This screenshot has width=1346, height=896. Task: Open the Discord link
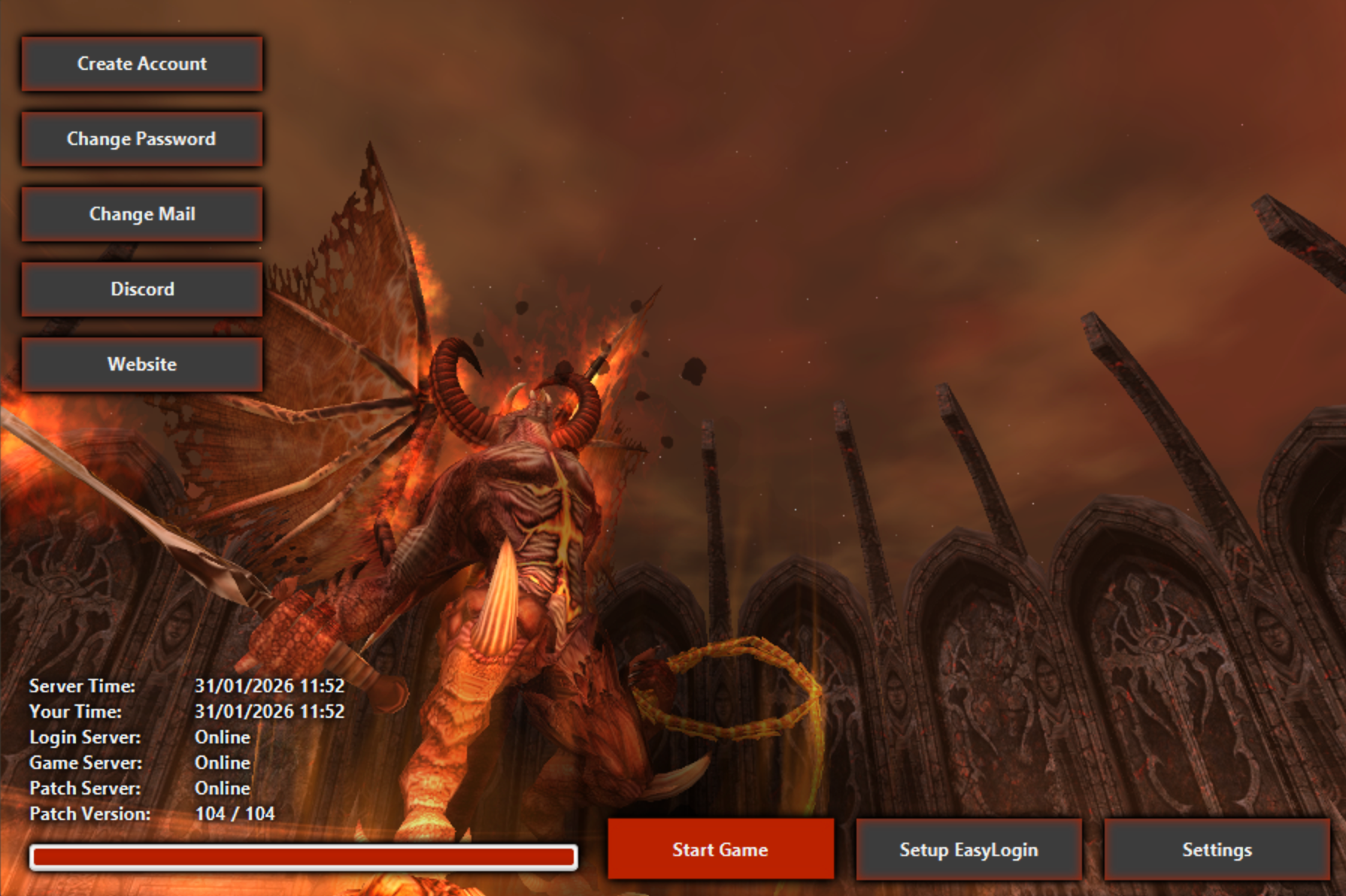click(142, 289)
